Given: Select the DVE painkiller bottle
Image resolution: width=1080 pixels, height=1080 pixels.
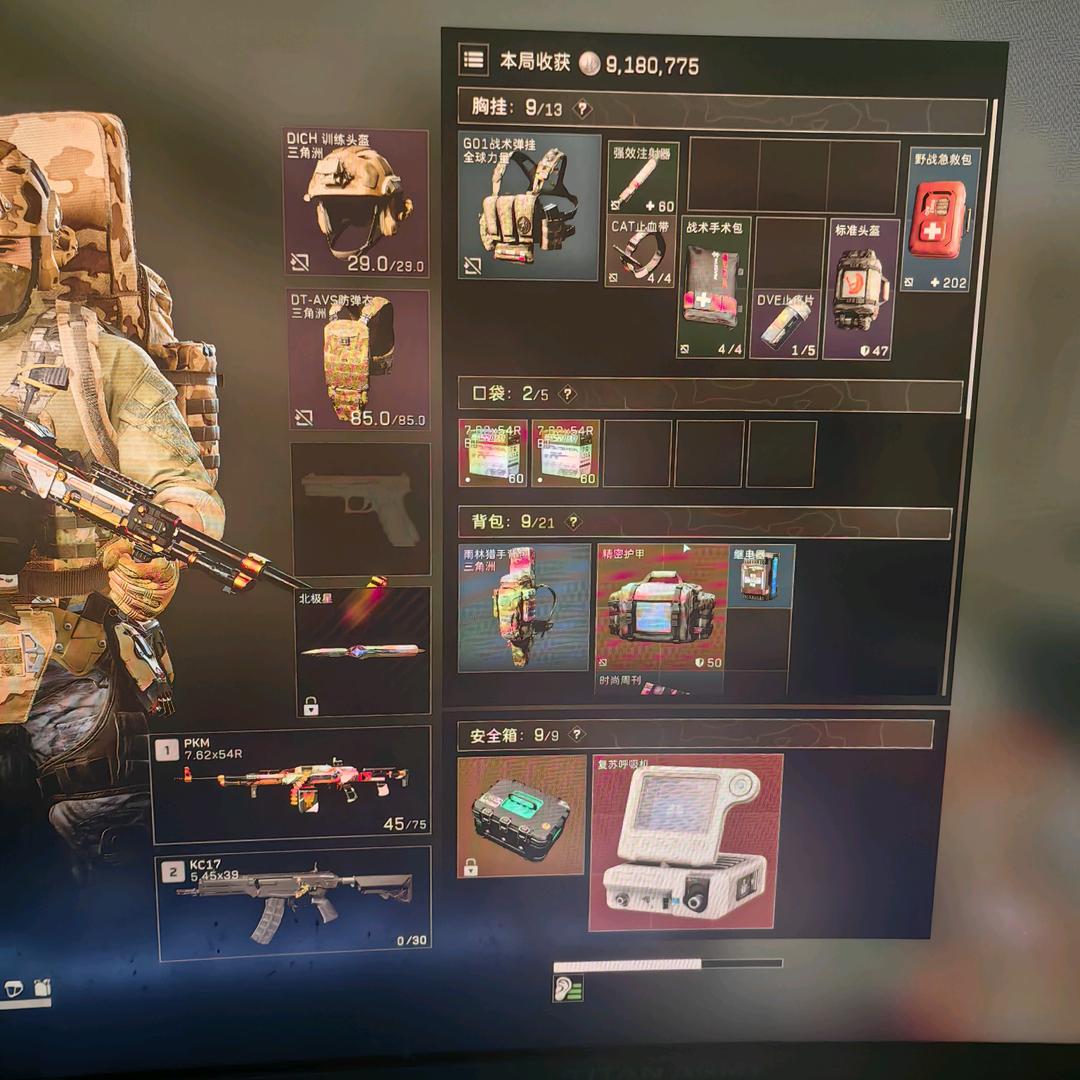Looking at the screenshot, I should [x=784, y=323].
